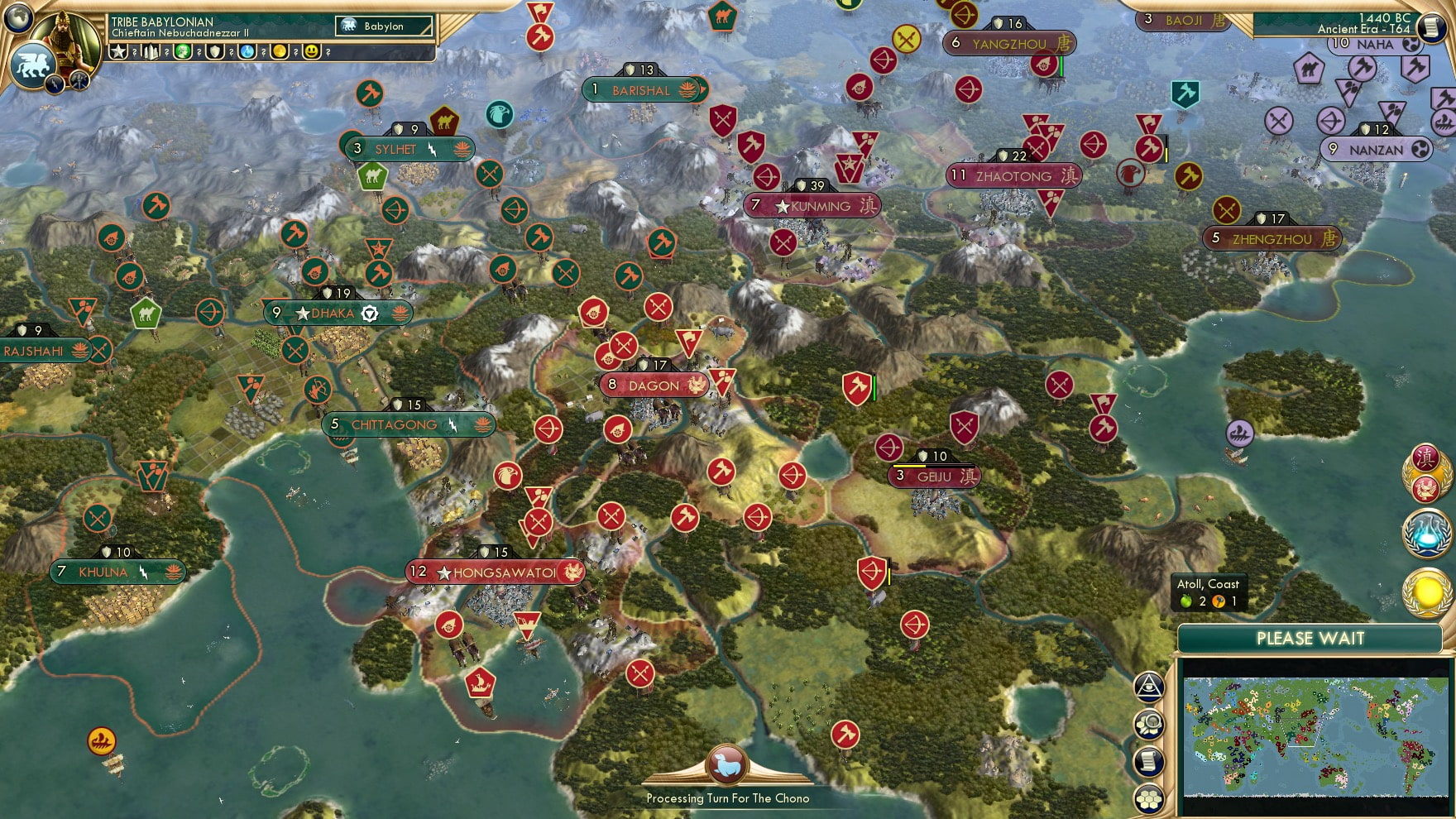The height and width of the screenshot is (819, 1456).
Task: Click the magnifier map options button
Action: click(1149, 725)
